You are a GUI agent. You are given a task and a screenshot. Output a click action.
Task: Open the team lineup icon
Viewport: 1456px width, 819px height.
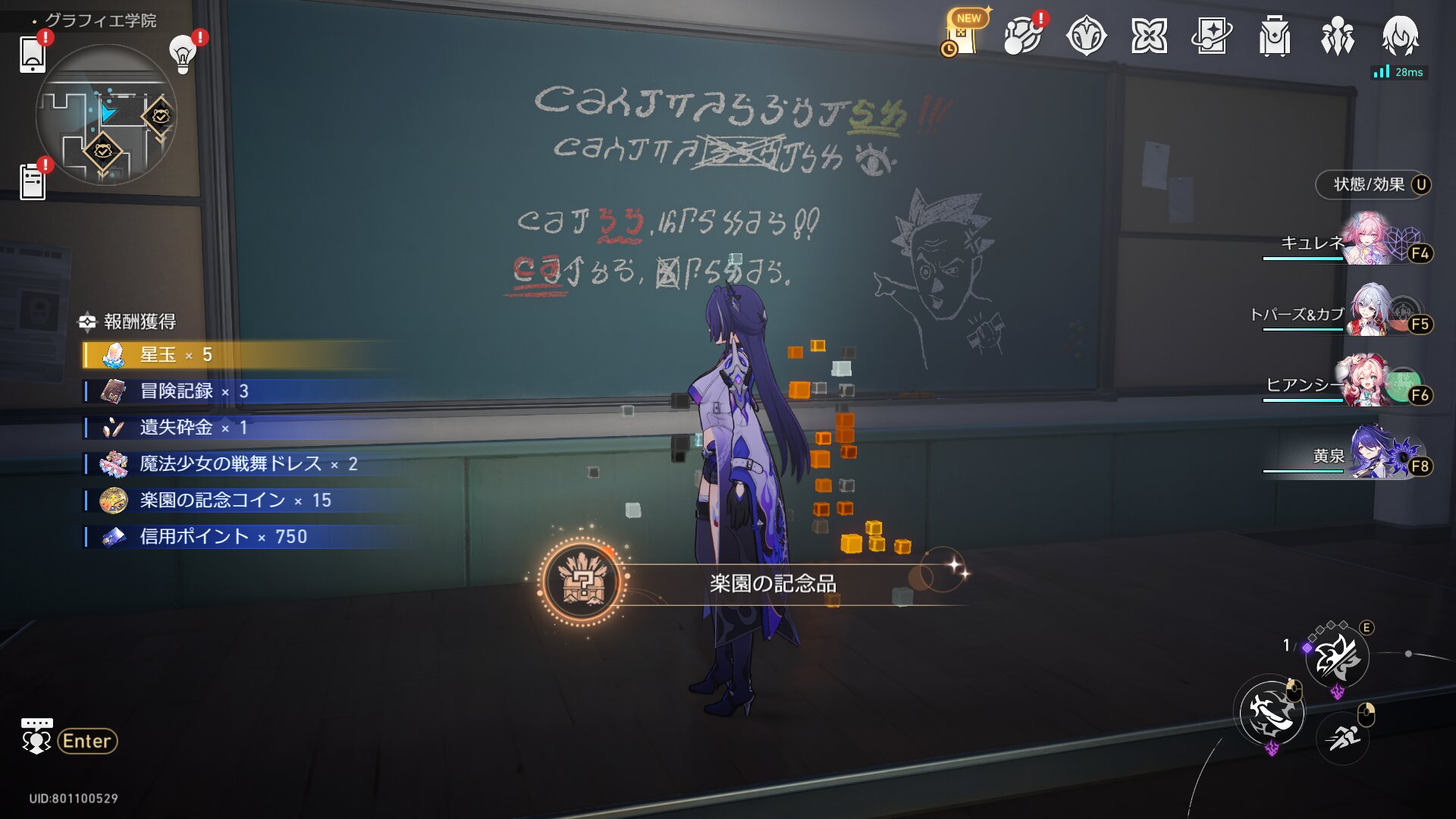[x=1338, y=36]
